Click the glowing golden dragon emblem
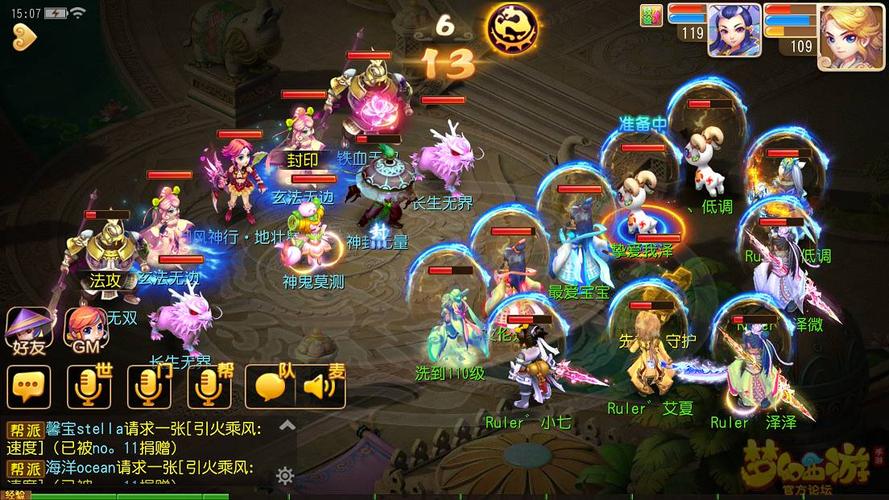This screenshot has height=500, width=889. click(510, 29)
